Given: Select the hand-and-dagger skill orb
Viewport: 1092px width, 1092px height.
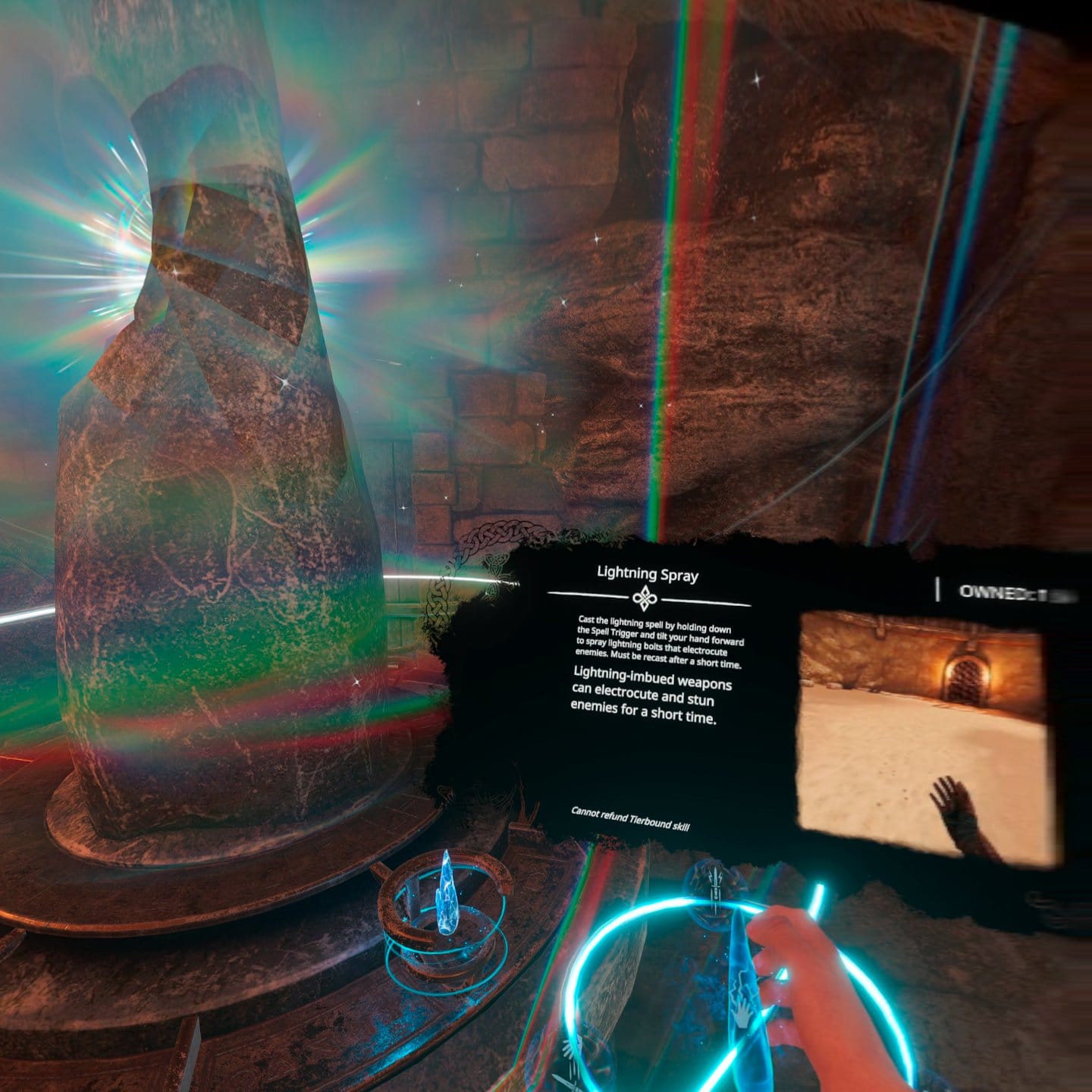Looking at the screenshot, I should pyautogui.click(x=570, y=1062).
